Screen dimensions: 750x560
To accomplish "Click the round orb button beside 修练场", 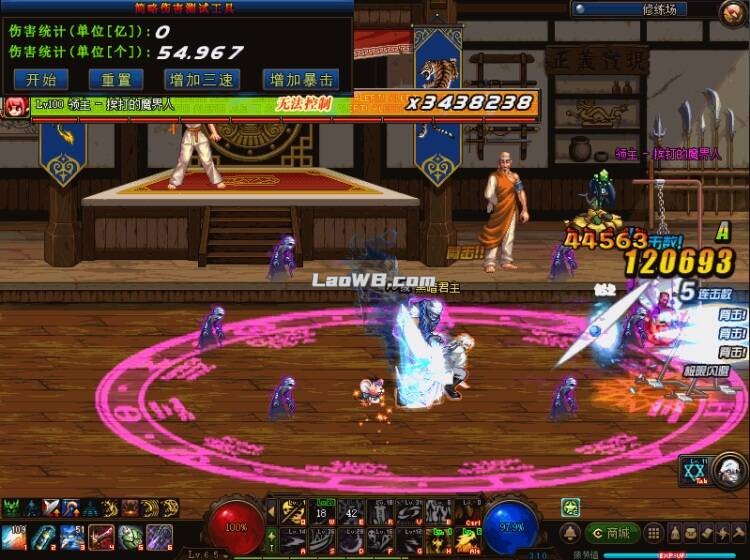I will pos(732,11).
